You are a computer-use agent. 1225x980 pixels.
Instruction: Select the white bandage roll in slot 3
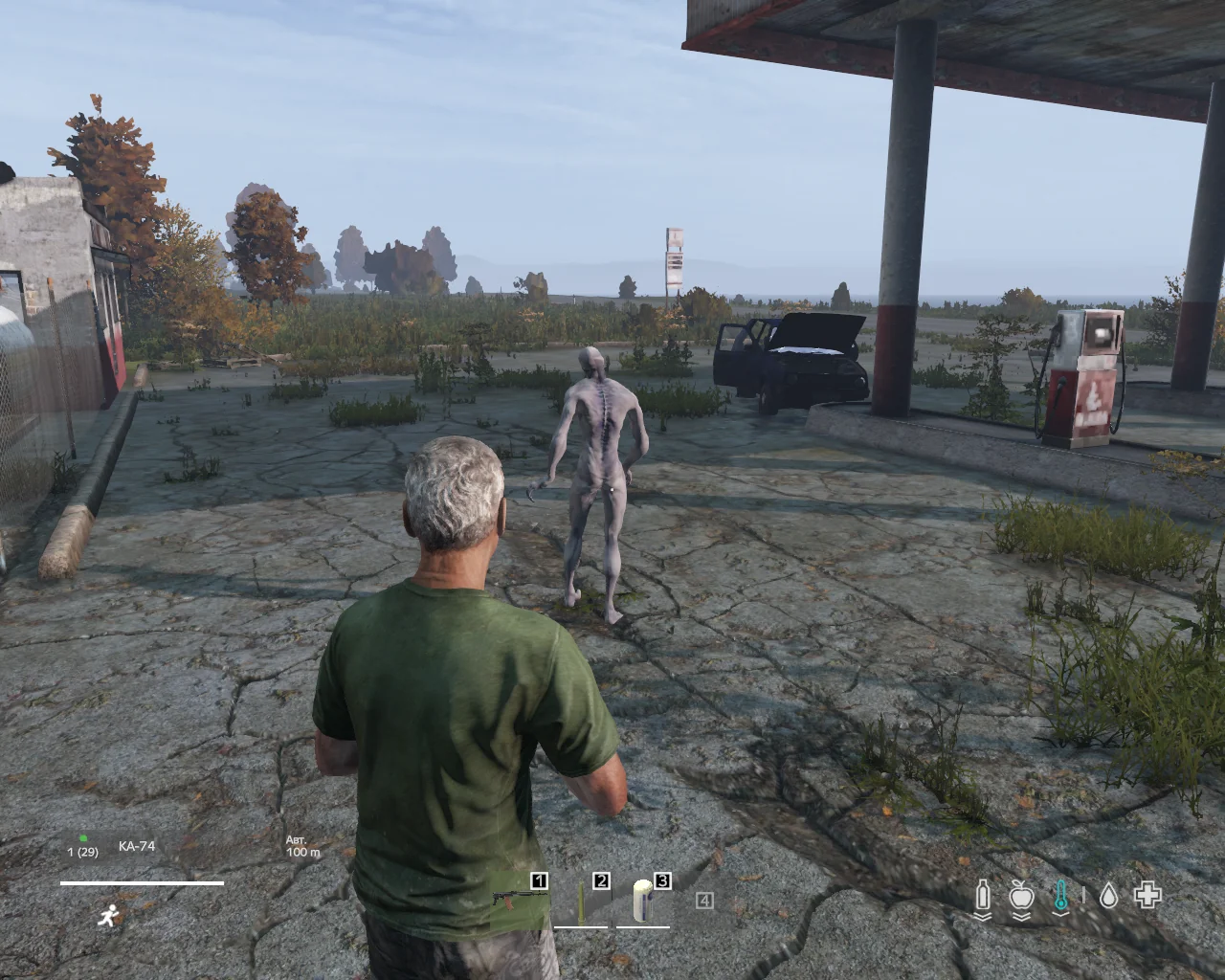click(642, 902)
